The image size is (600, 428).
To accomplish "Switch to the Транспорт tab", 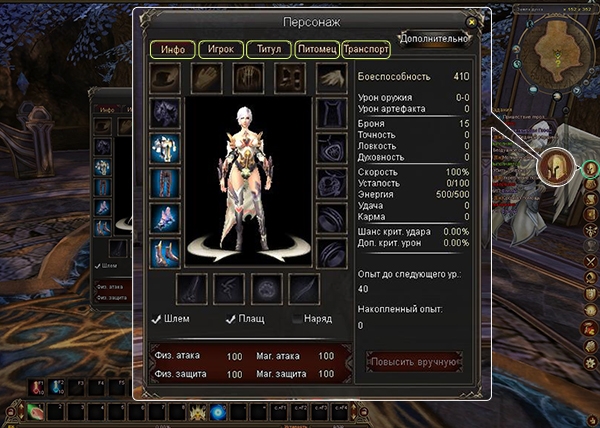I will pos(366,48).
